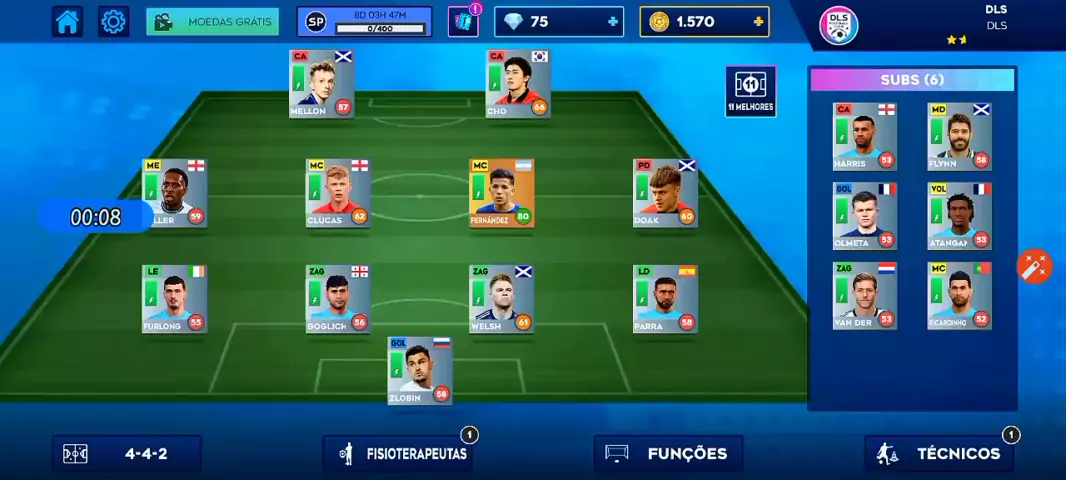1066x480 pixels.
Task: Tap the Moedas Grátis button
Action: click(212, 22)
